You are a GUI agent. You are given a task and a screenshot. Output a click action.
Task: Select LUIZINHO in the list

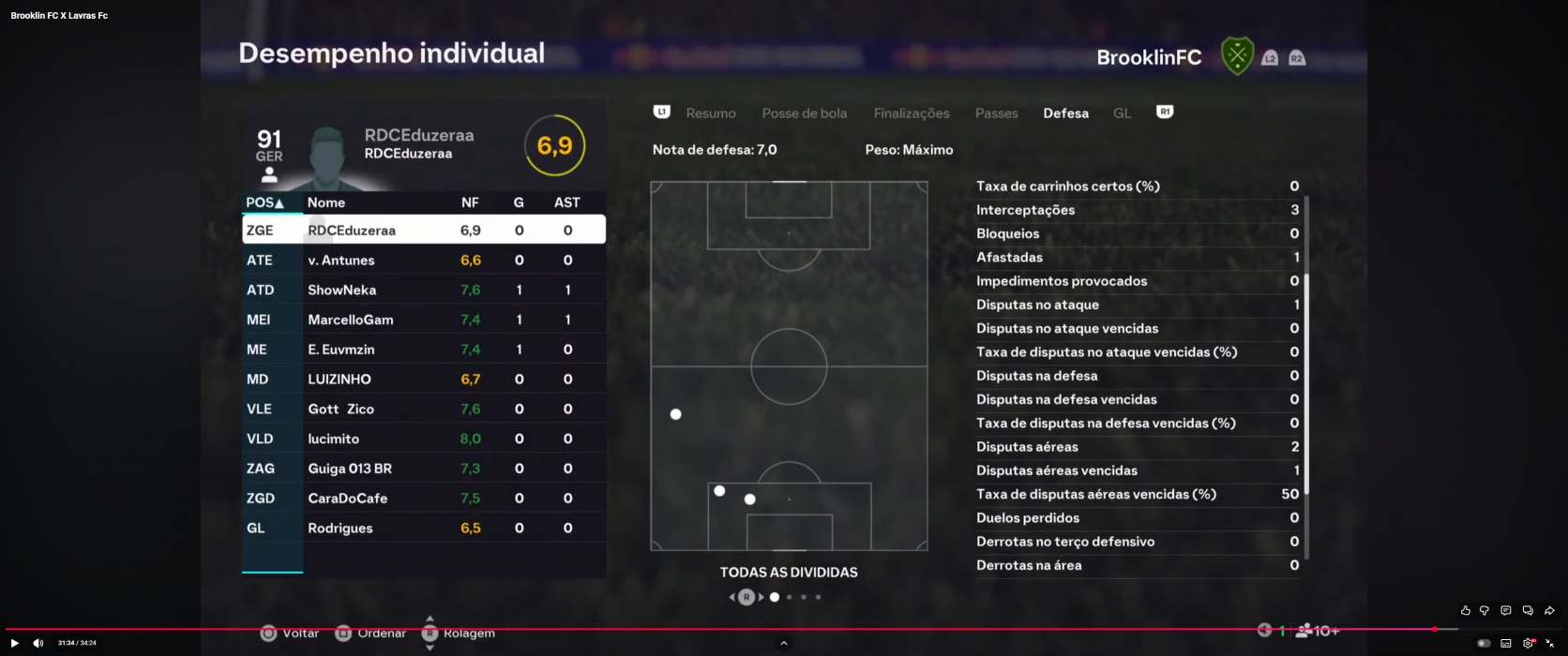click(x=424, y=380)
